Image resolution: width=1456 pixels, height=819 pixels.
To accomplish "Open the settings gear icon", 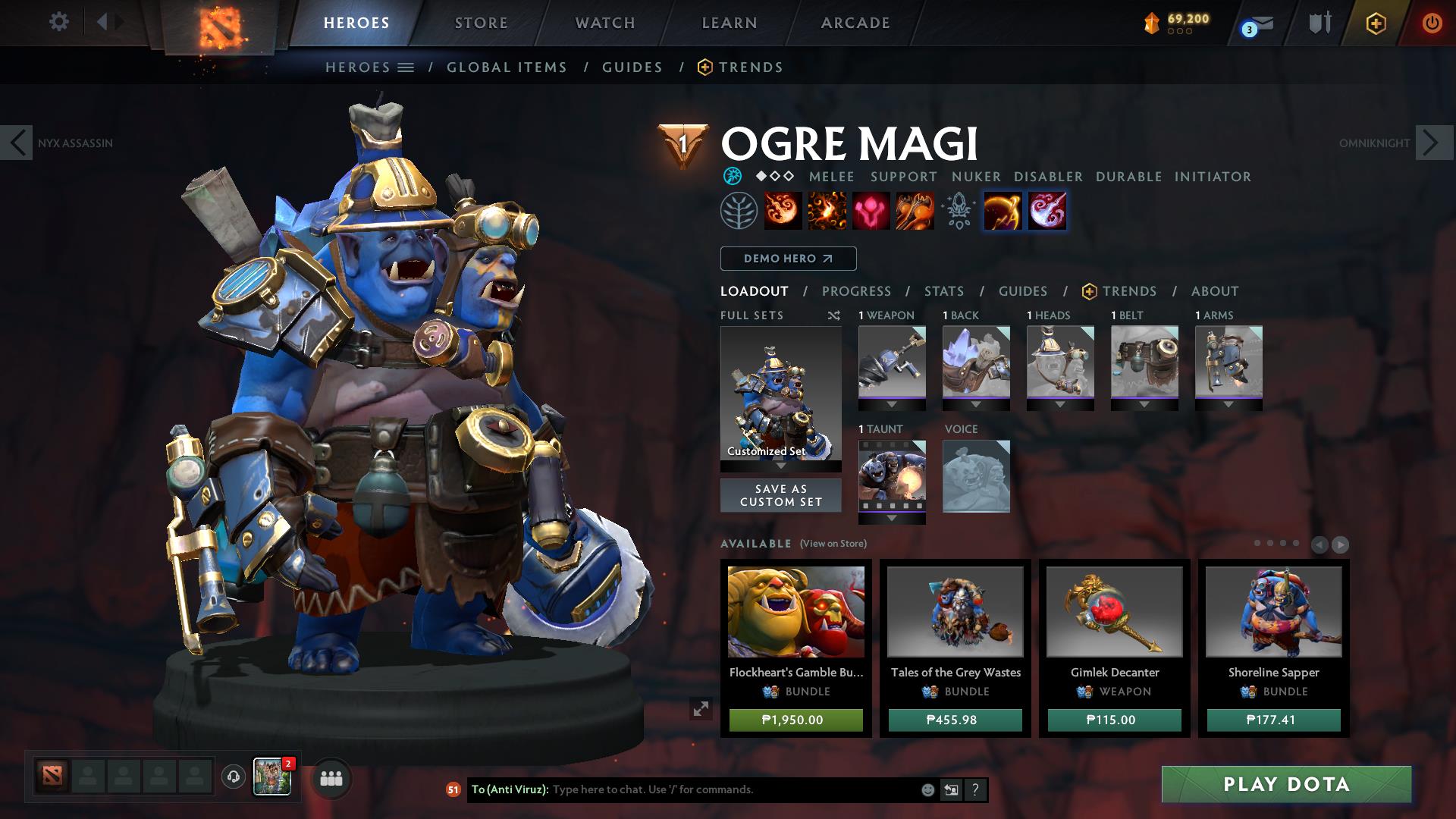I will point(58,22).
